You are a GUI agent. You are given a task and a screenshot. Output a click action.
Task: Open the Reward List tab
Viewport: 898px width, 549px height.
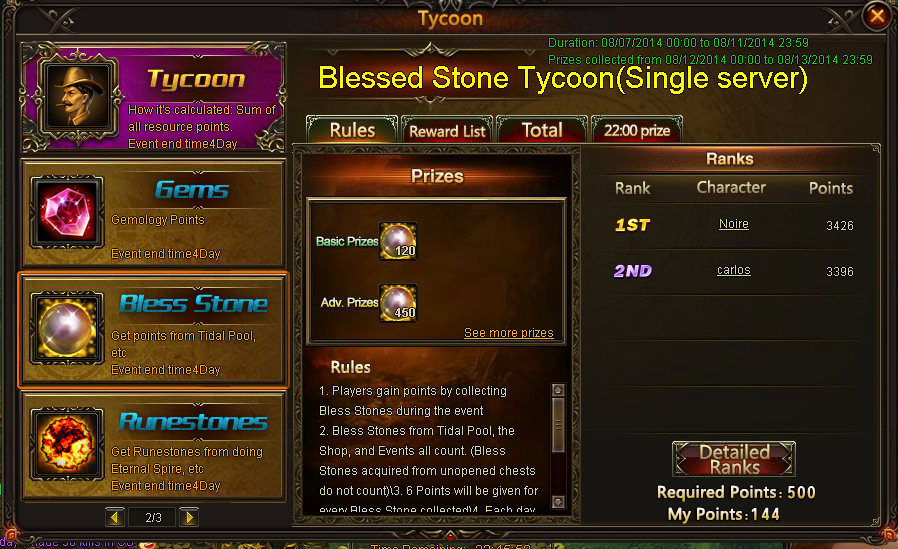click(447, 131)
